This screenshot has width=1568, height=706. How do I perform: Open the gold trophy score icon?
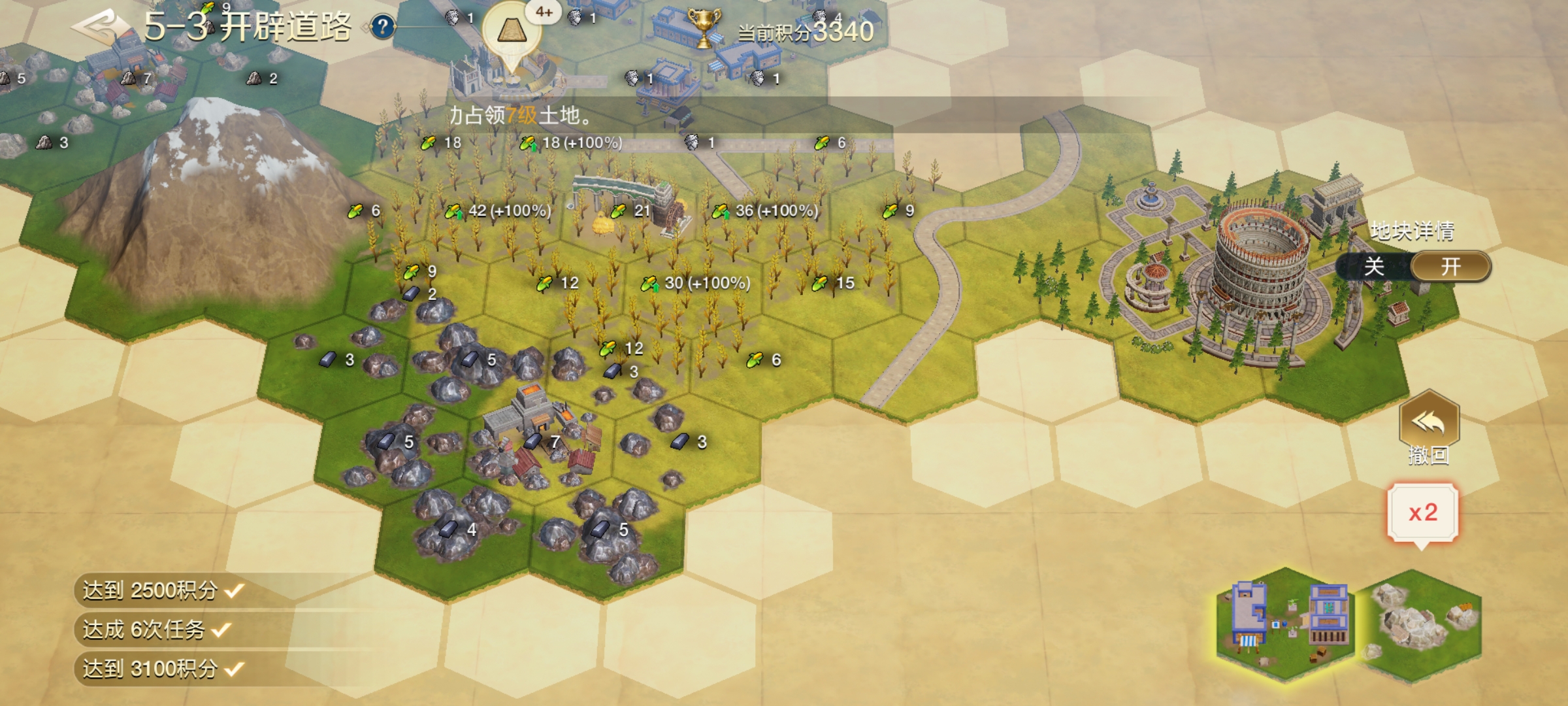(x=703, y=28)
